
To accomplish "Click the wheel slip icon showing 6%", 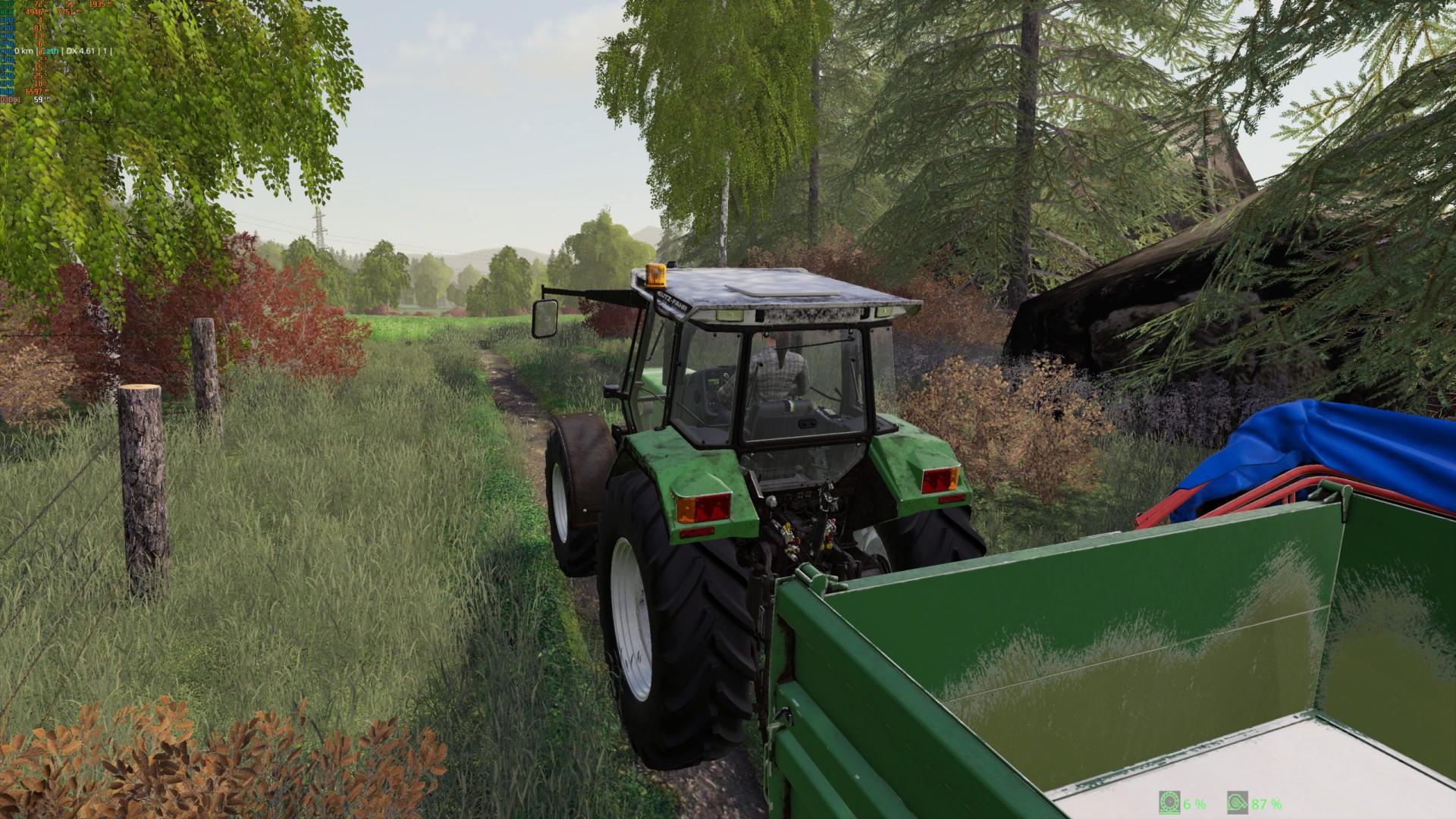I will [x=1169, y=802].
